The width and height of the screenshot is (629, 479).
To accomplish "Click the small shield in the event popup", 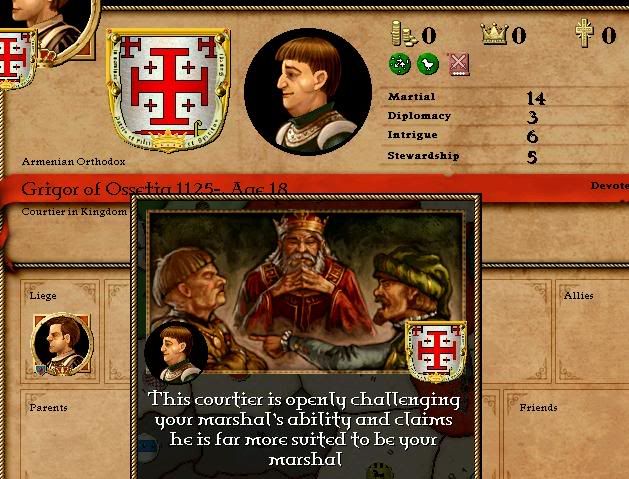I will (436, 352).
